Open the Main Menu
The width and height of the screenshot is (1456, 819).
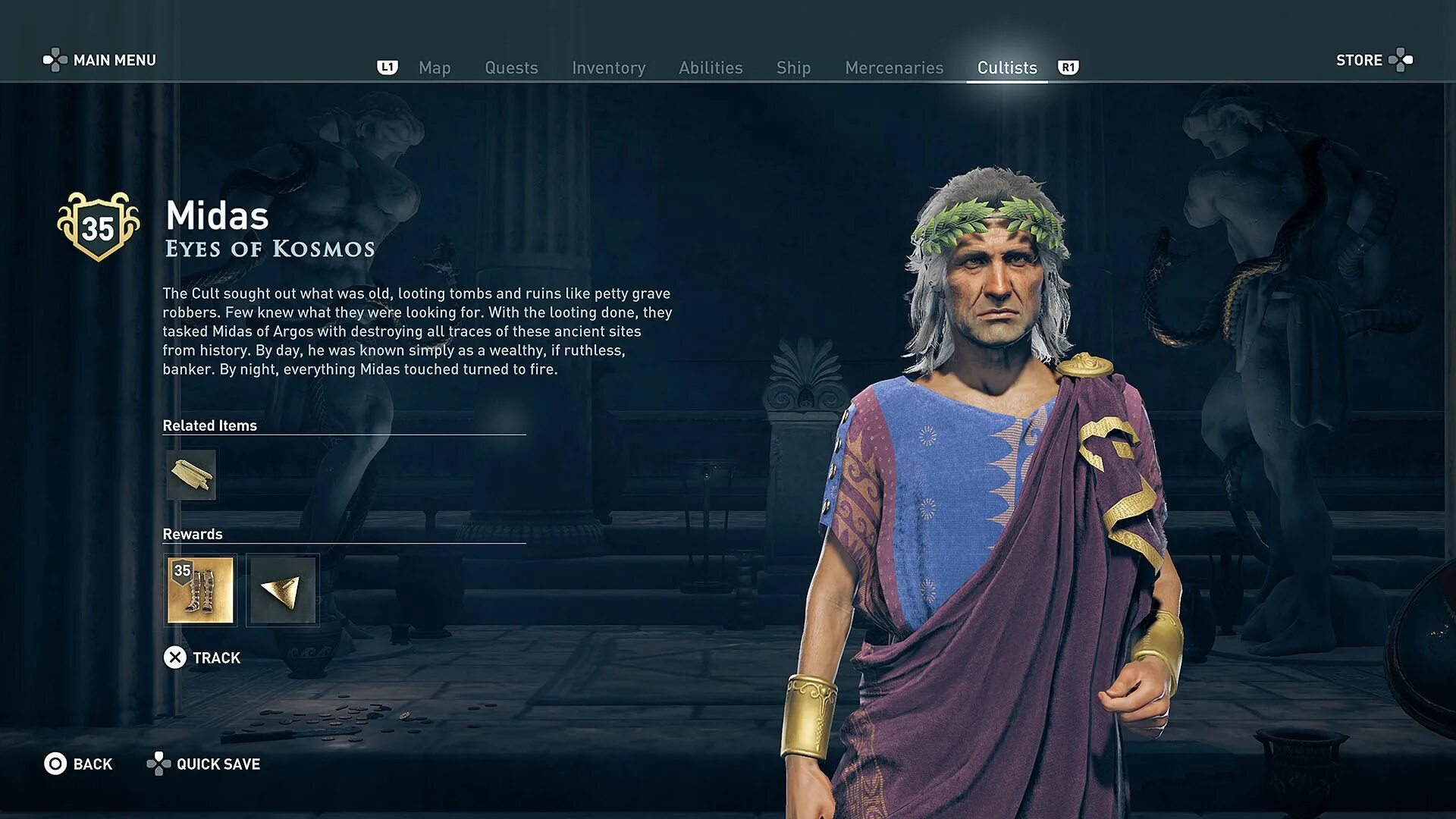tap(100, 60)
